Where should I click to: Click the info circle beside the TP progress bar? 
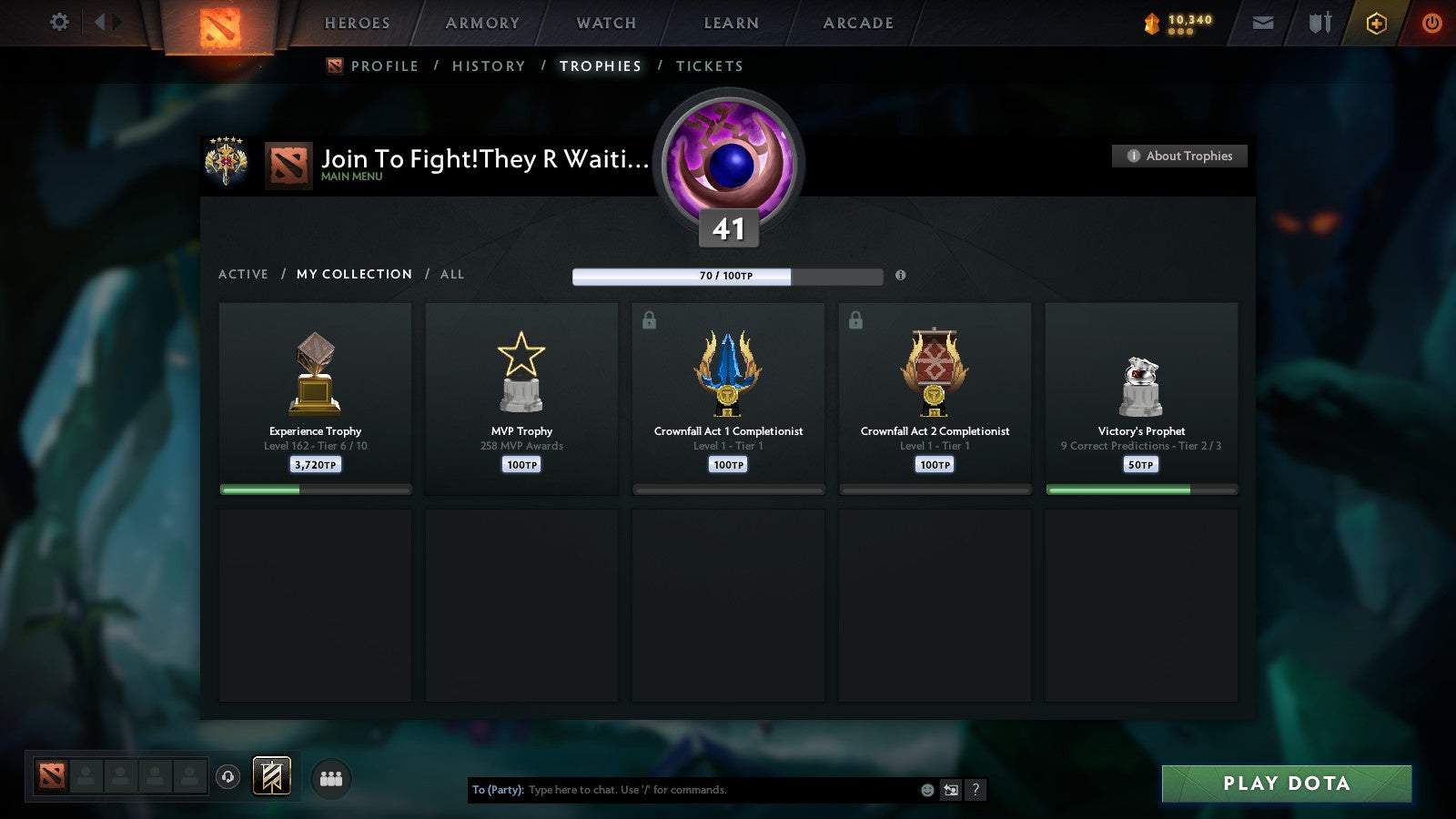pos(900,274)
